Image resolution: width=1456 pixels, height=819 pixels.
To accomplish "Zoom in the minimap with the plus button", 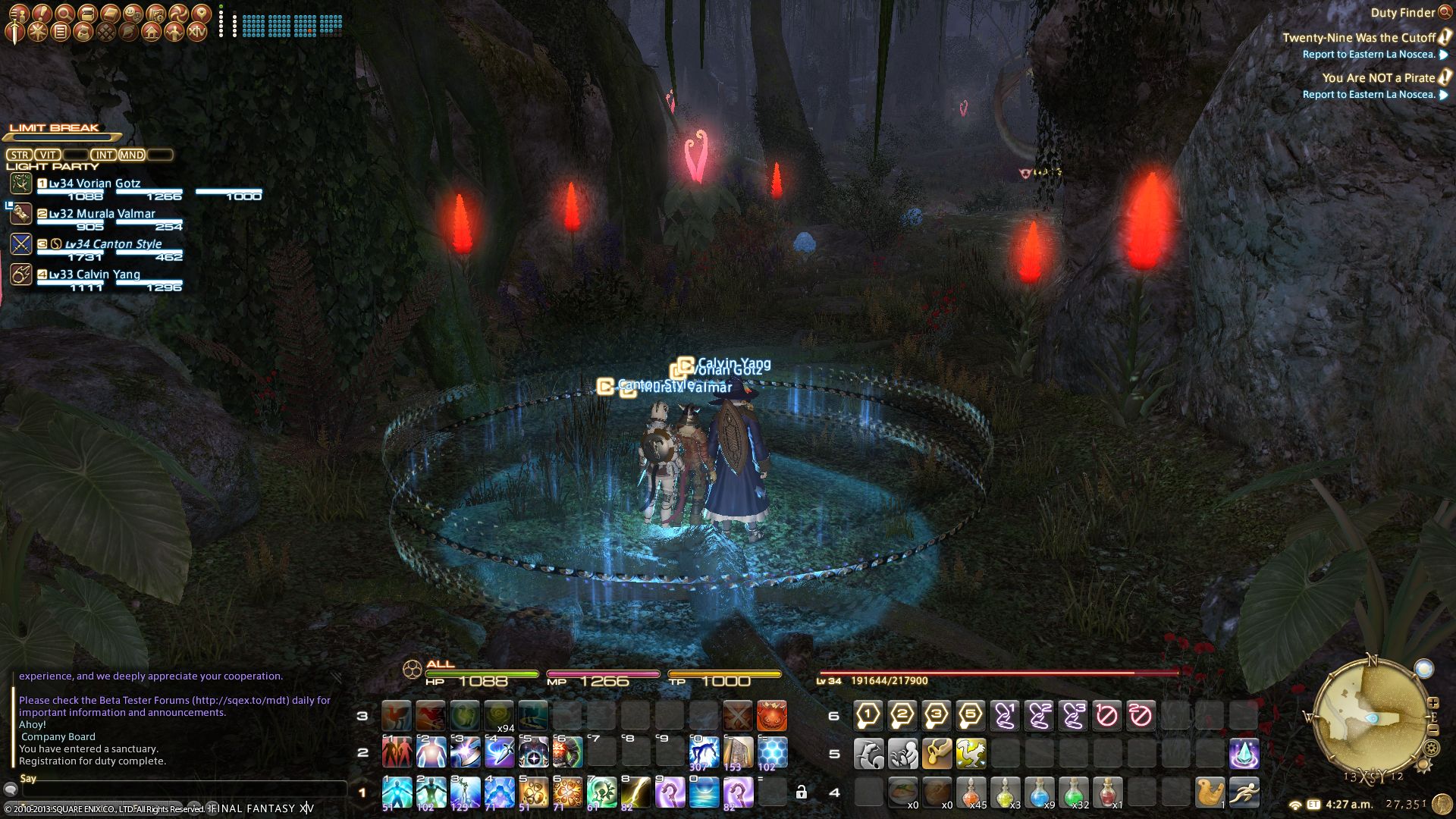I will pos(1432,703).
